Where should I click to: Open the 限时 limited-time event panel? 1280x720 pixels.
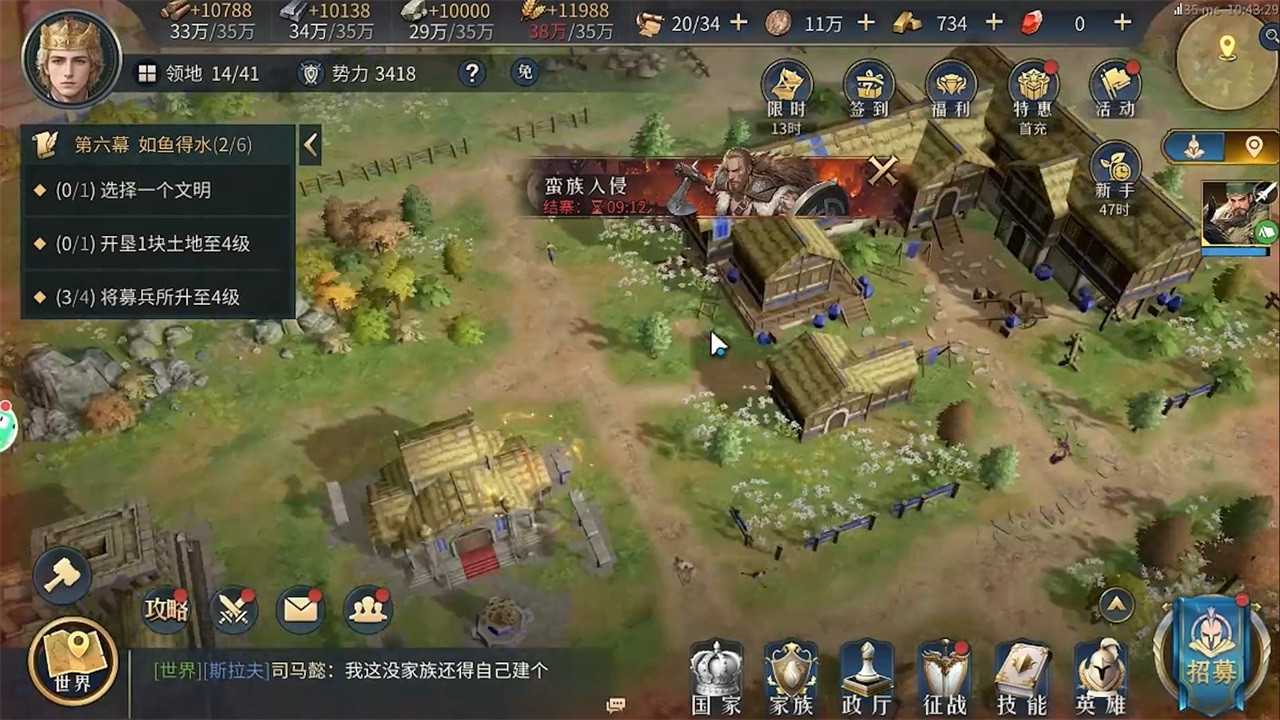click(x=789, y=85)
